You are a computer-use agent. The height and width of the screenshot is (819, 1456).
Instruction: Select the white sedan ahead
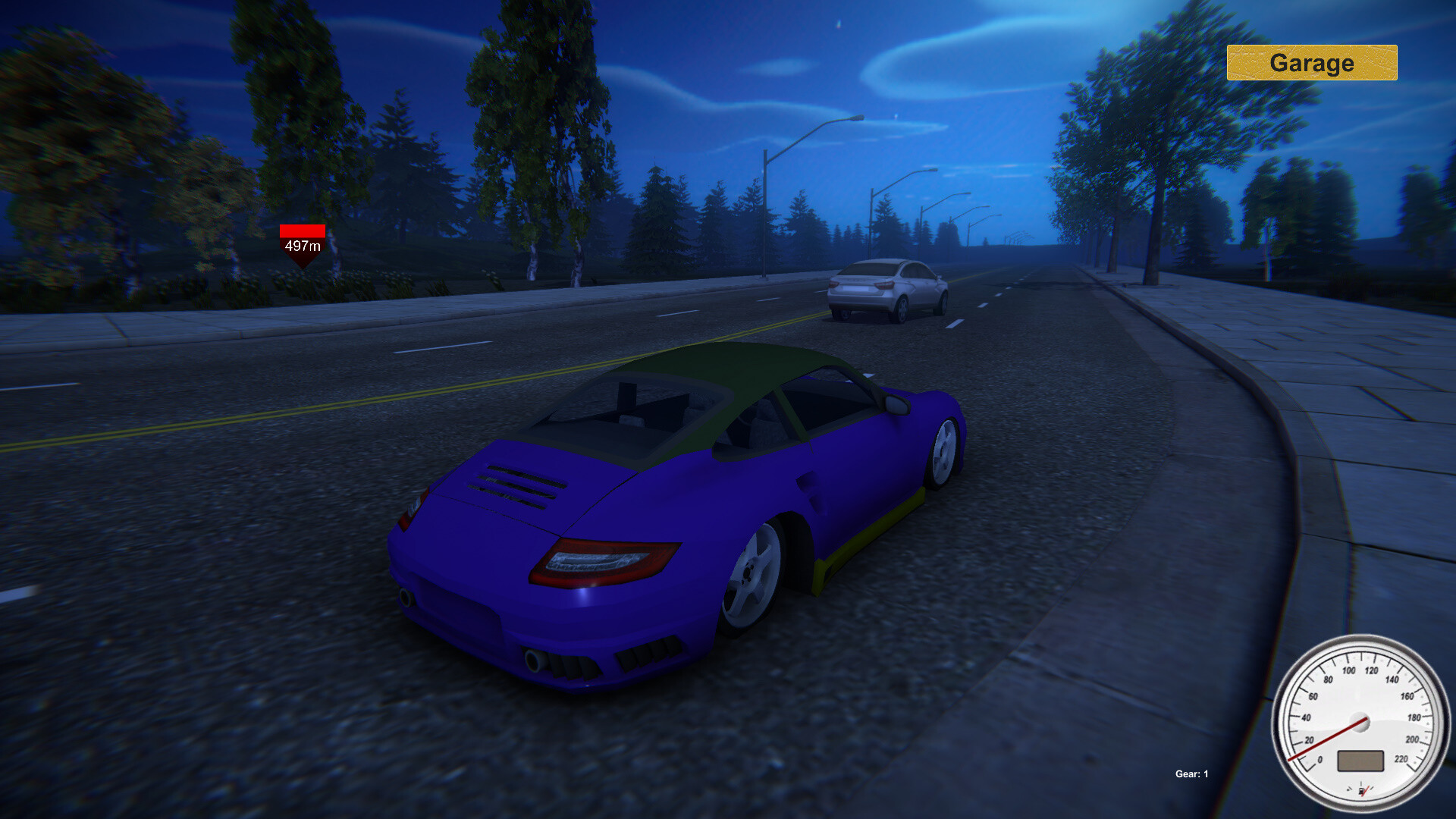click(887, 288)
